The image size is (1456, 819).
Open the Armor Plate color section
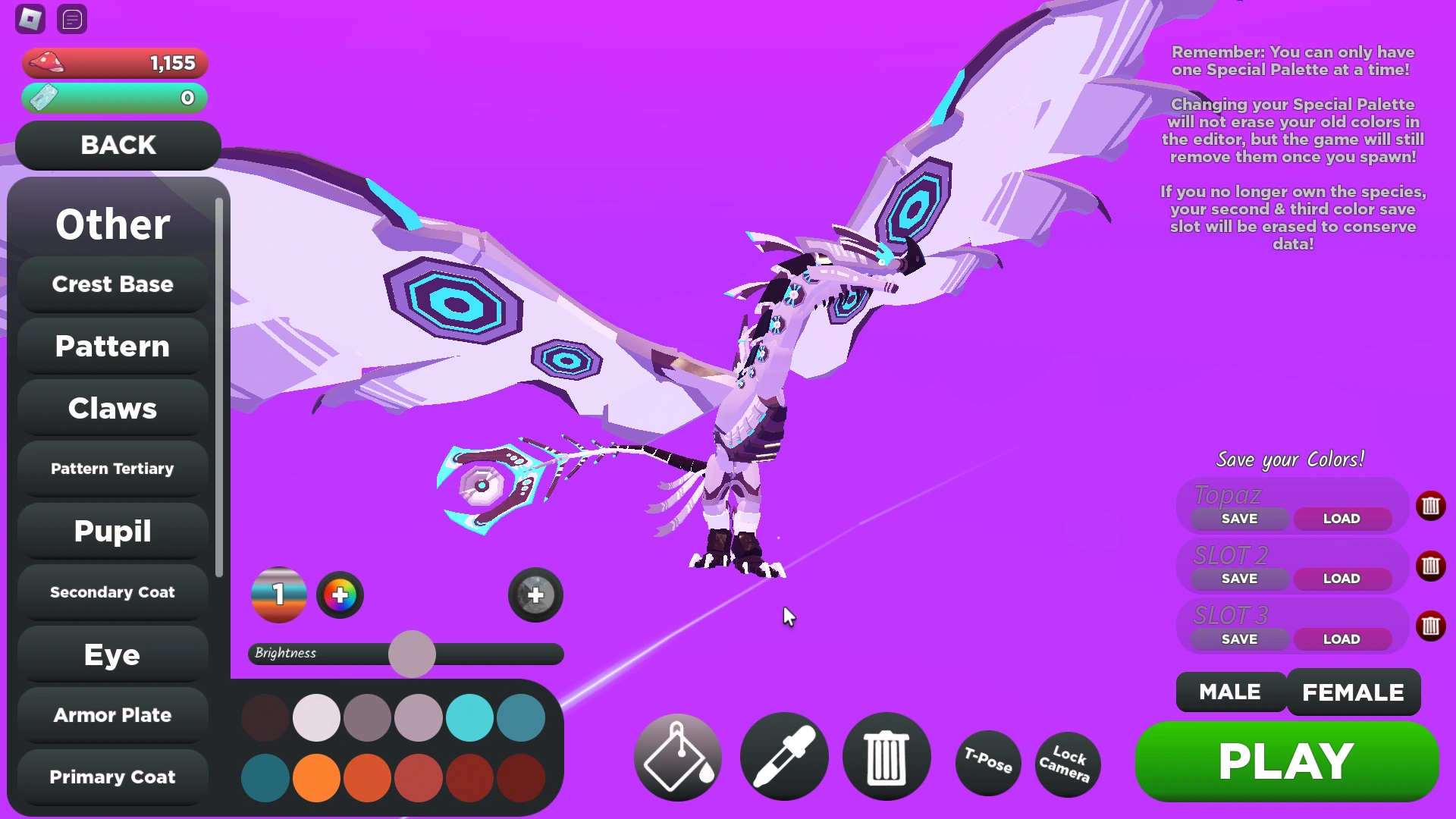click(111, 714)
